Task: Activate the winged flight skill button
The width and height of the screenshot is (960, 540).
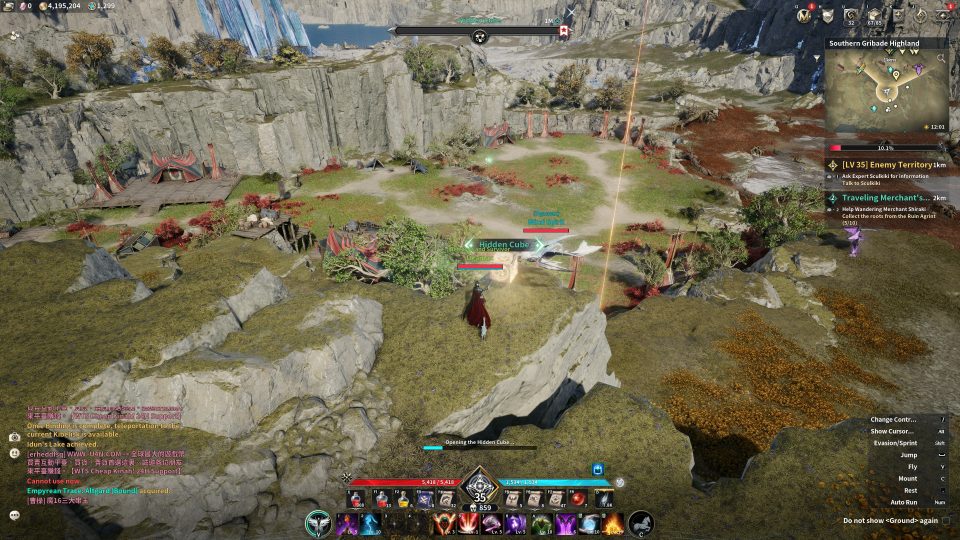Action: 320,523
